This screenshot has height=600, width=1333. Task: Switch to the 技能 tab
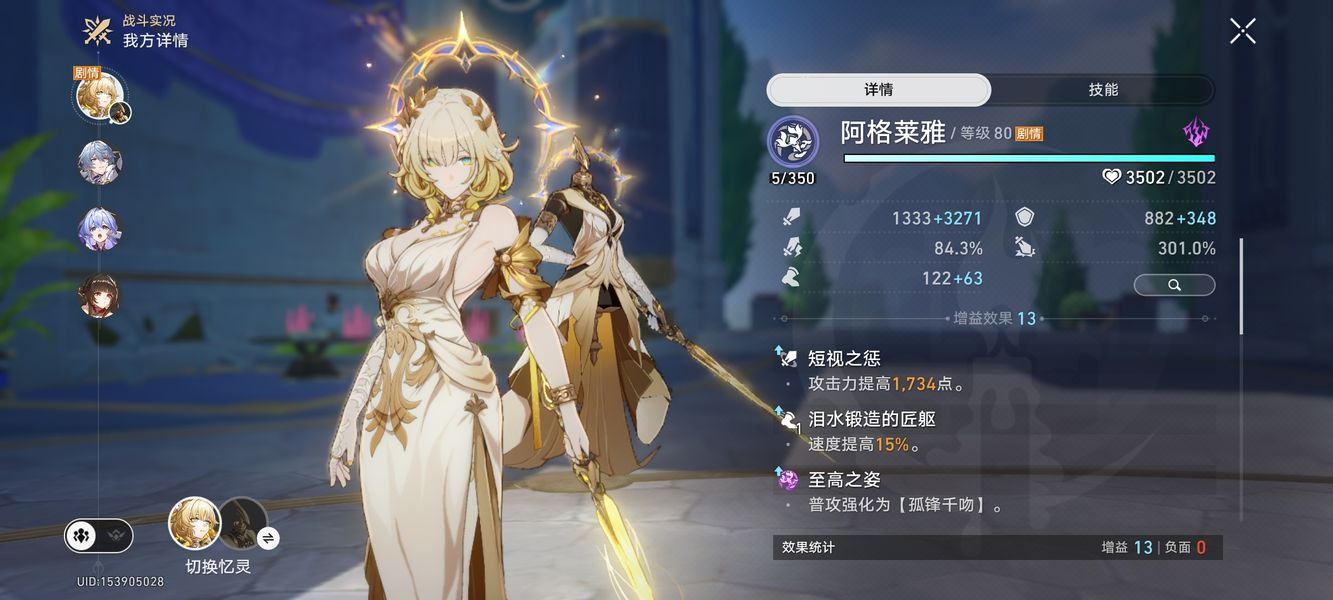click(x=1103, y=90)
